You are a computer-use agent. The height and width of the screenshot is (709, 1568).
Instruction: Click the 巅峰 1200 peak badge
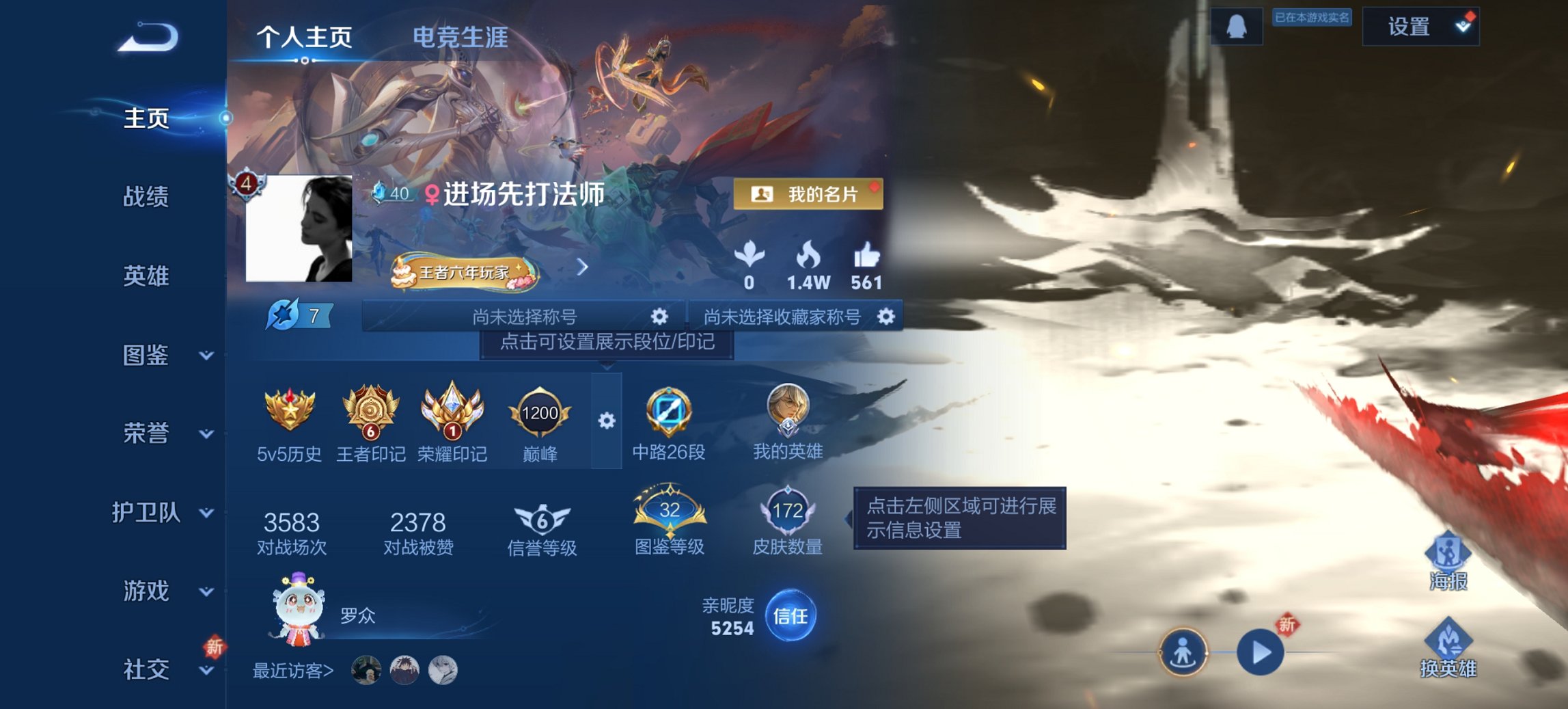pyautogui.click(x=539, y=414)
